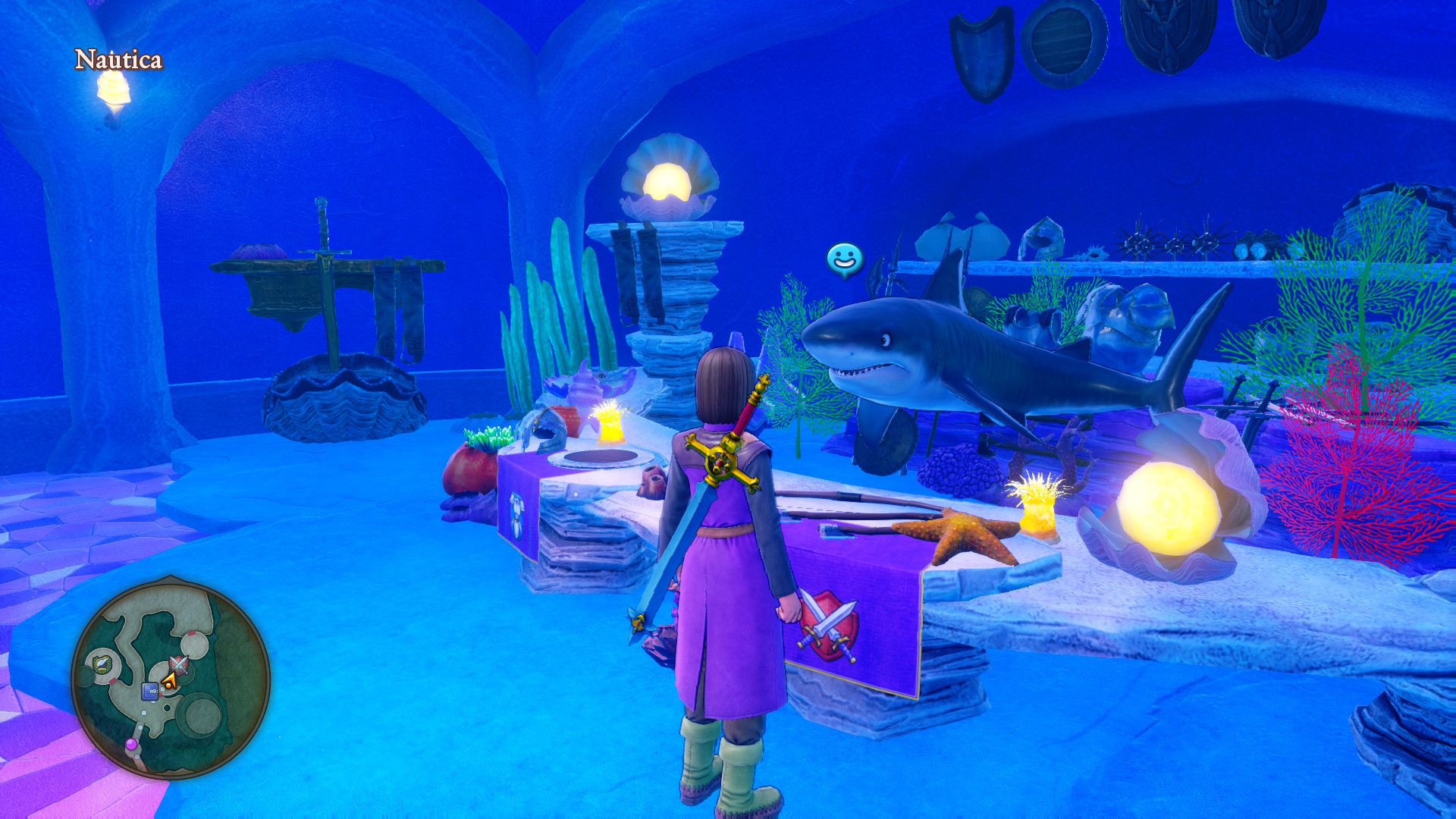Click the blue square inn marker on minimap

pos(149,691)
